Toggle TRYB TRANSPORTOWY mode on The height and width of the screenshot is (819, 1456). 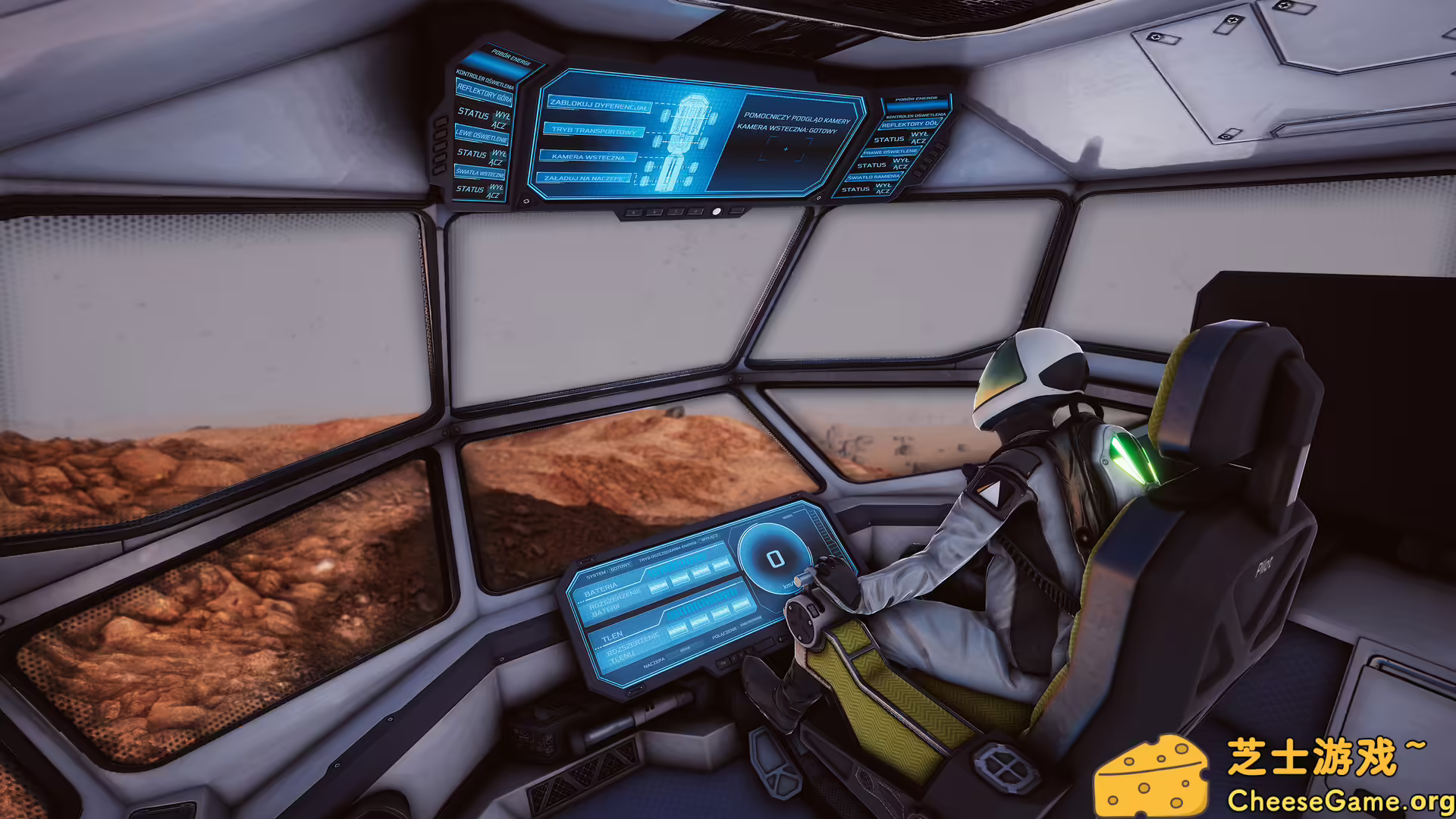click(x=595, y=131)
